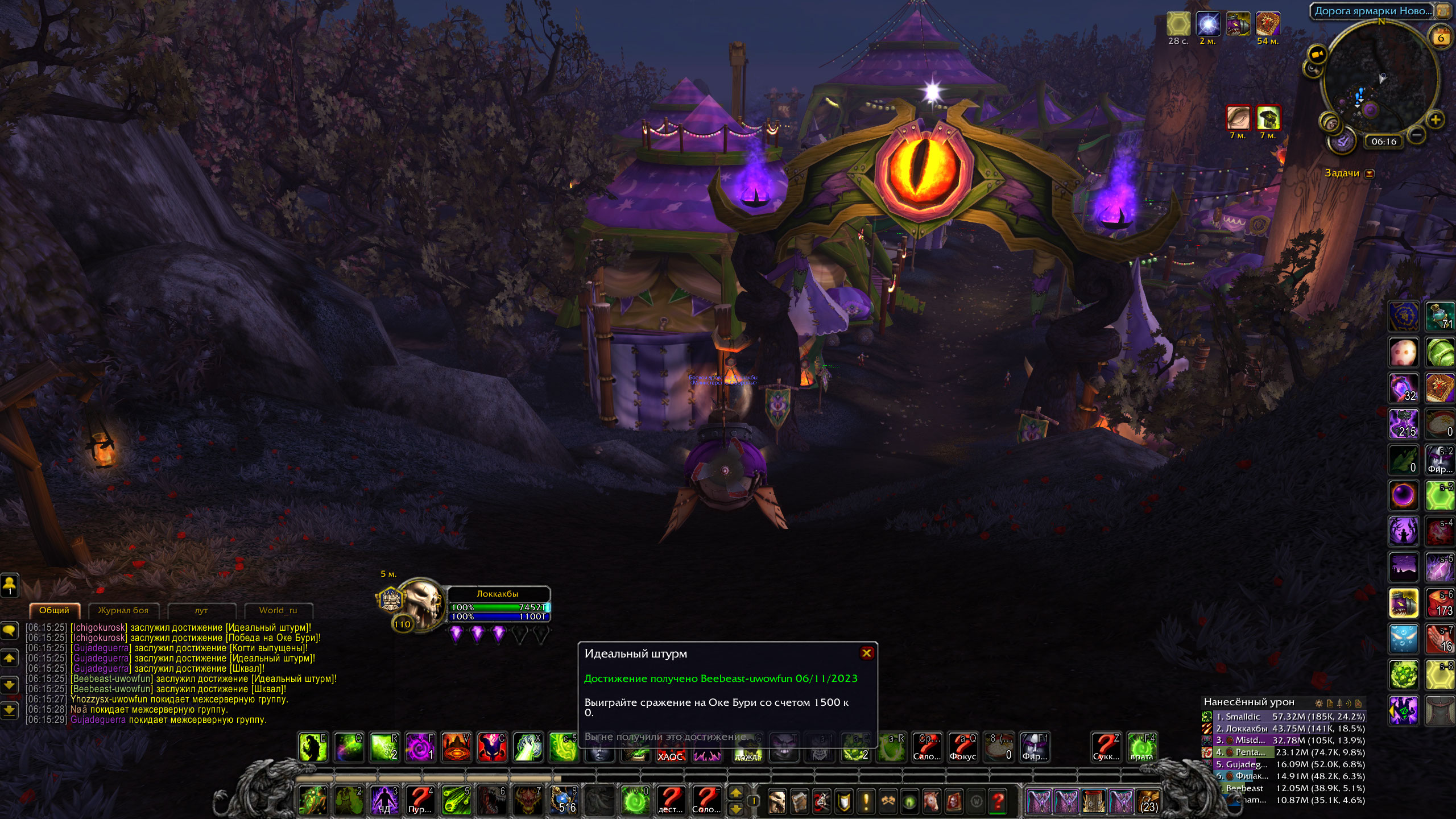The image size is (1456, 819).
Task: Click the spotted egg item slot
Action: [x=1403, y=353]
